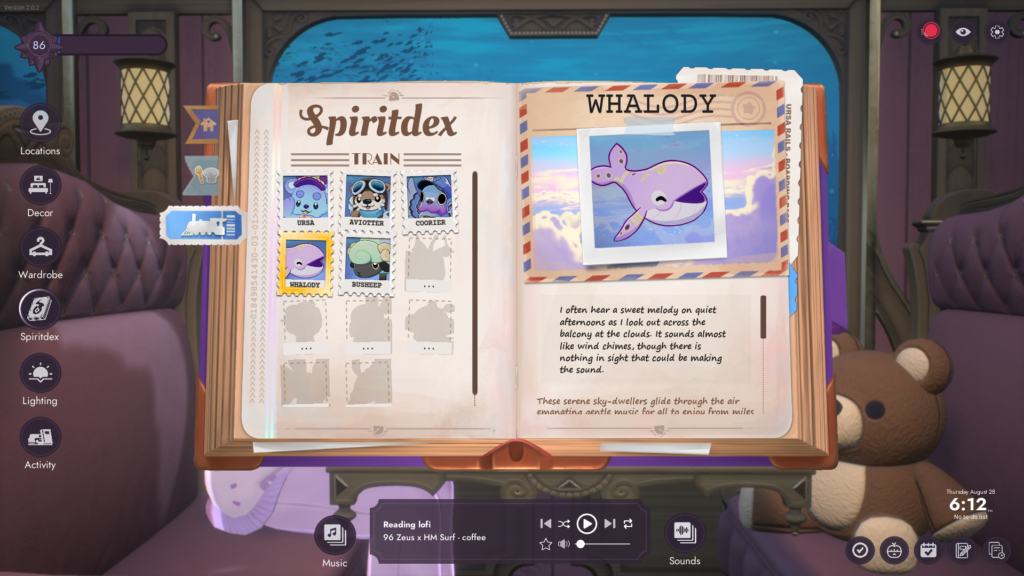
Task: View the Aviotter spirit entry
Action: click(367, 200)
